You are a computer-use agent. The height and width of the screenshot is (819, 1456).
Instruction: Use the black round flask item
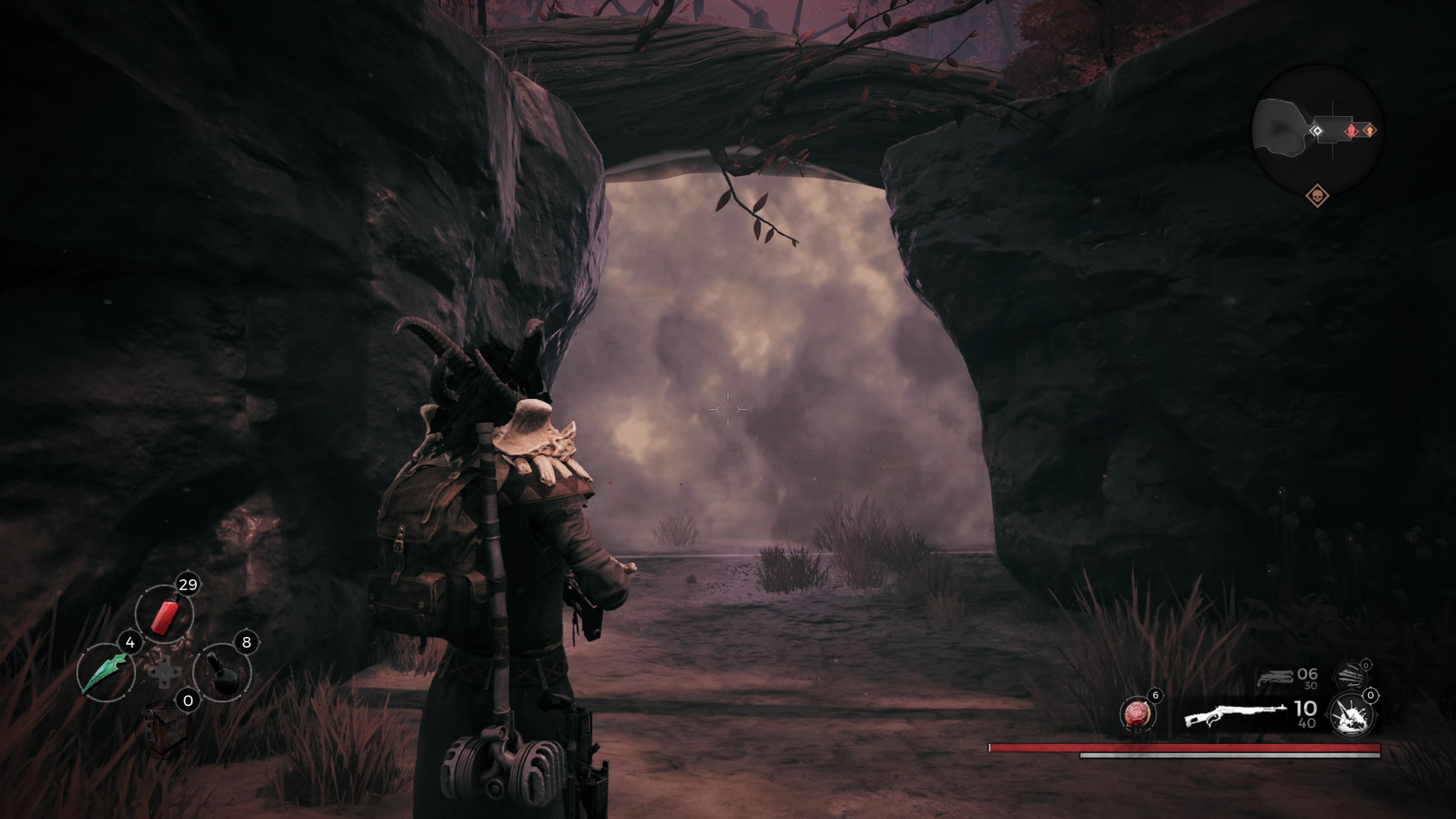pos(223,673)
